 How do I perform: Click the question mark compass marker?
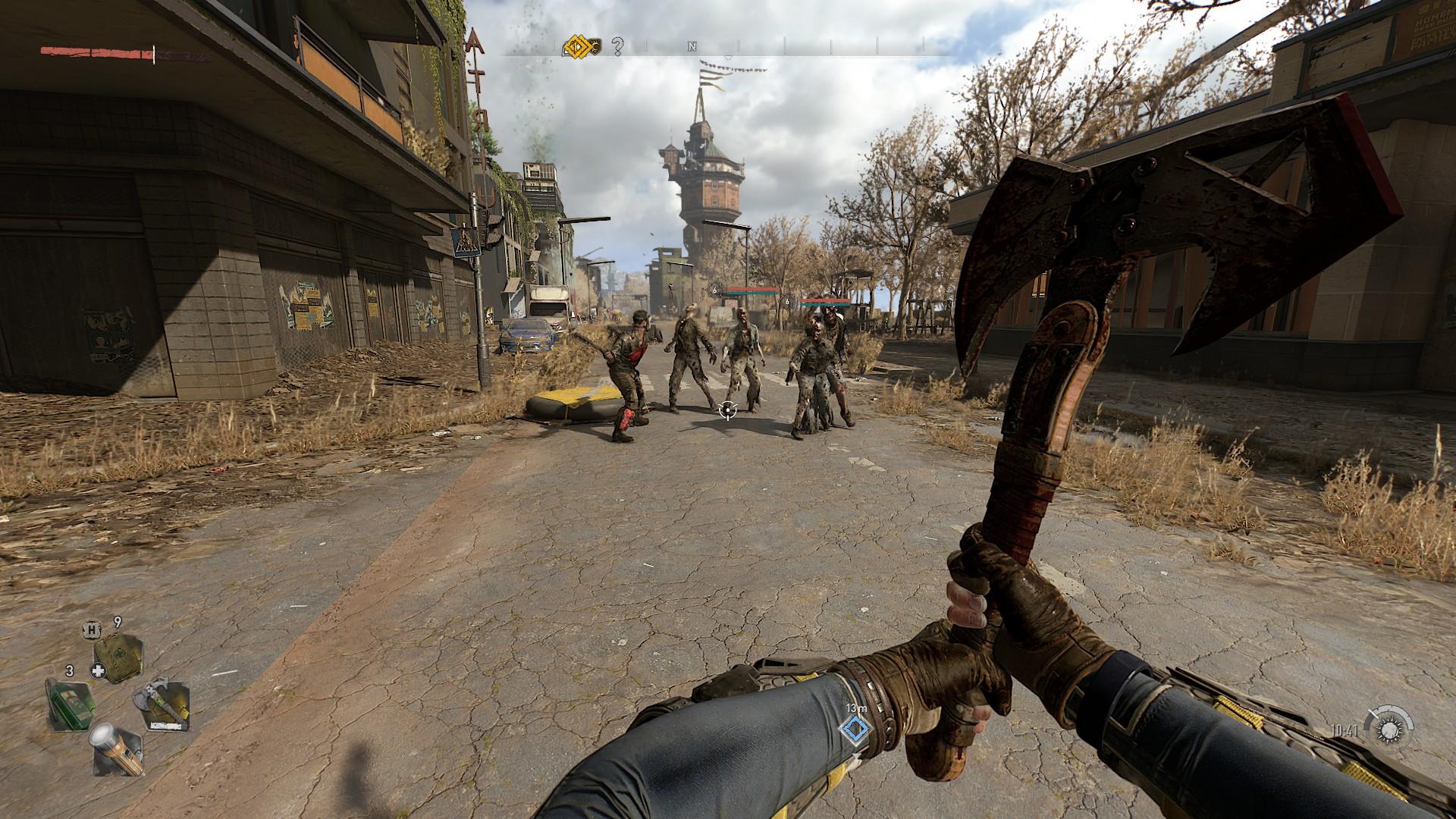(x=617, y=48)
